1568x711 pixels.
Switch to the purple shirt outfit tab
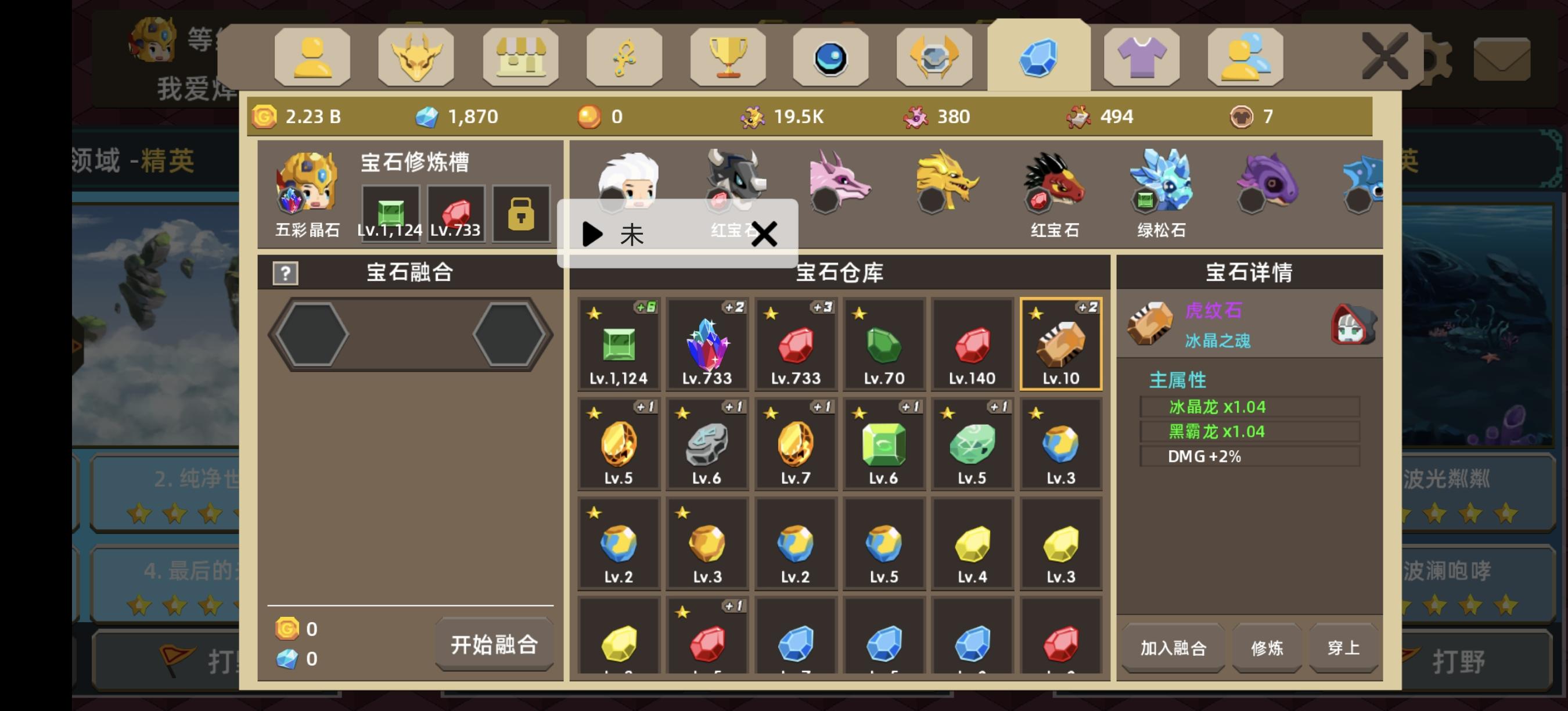pyautogui.click(x=1141, y=56)
